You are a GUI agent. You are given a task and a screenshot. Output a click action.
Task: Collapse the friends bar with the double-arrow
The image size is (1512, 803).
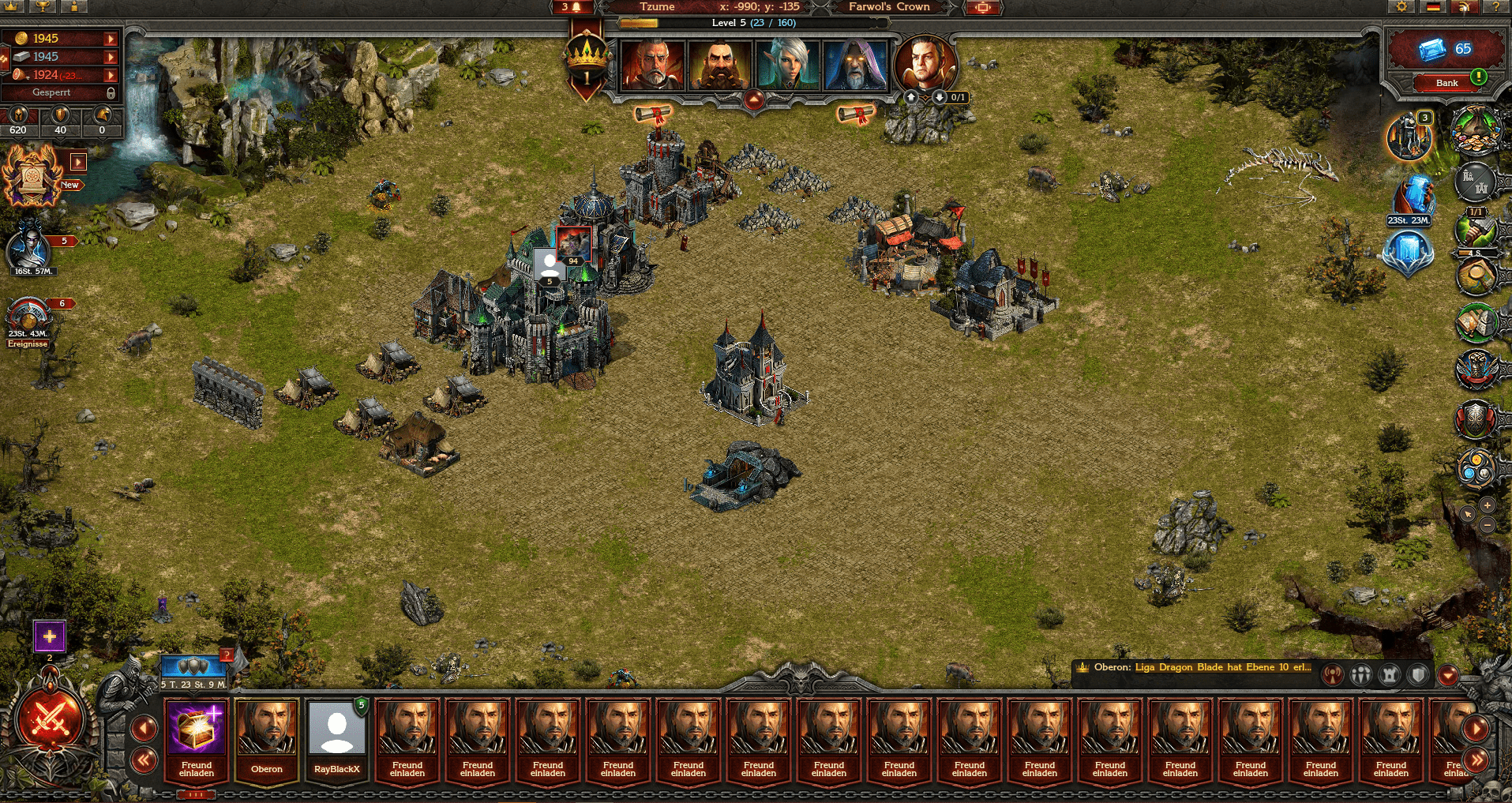pyautogui.click(x=144, y=759)
